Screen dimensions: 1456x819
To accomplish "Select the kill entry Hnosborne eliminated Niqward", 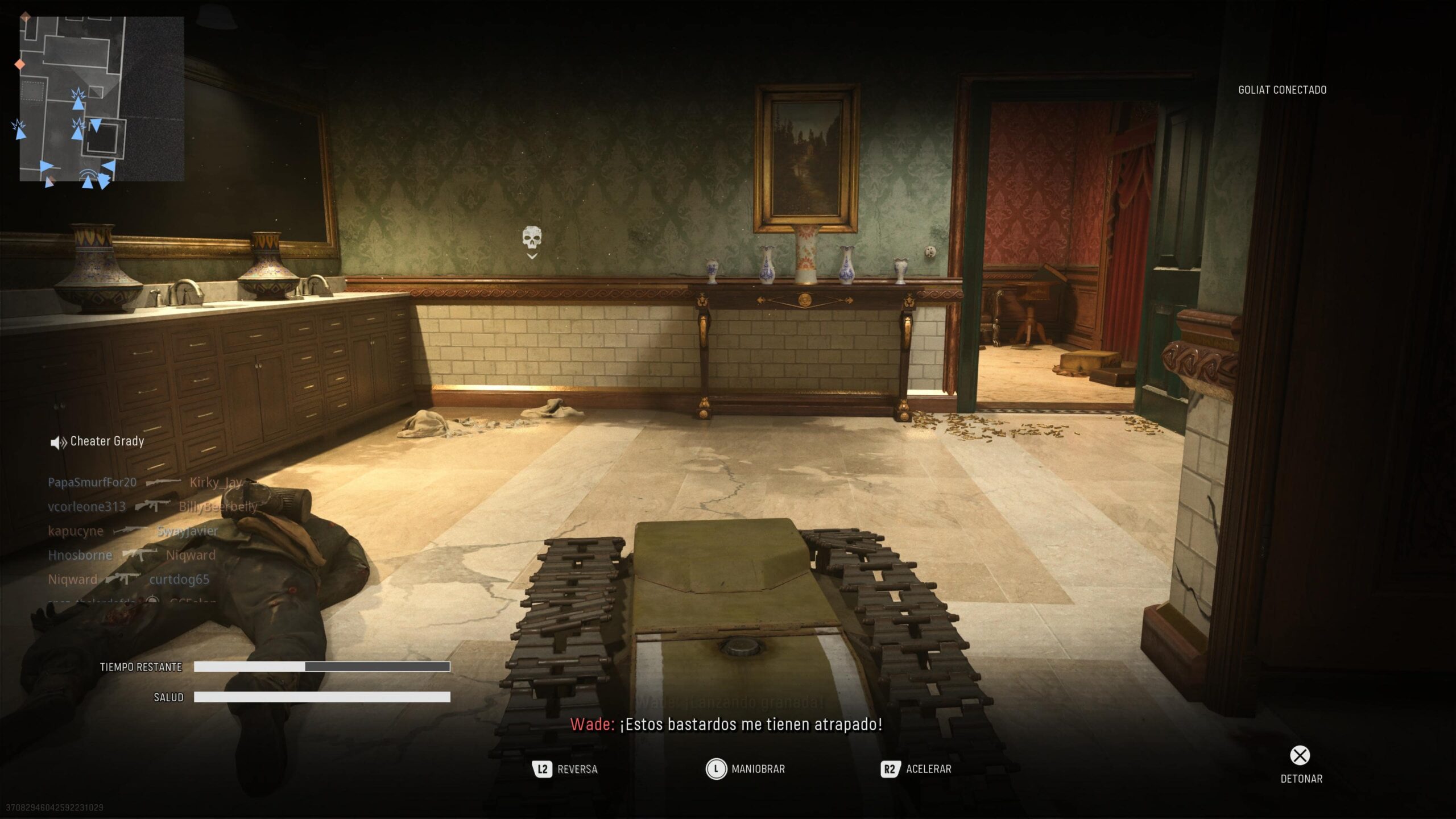I will click(133, 555).
